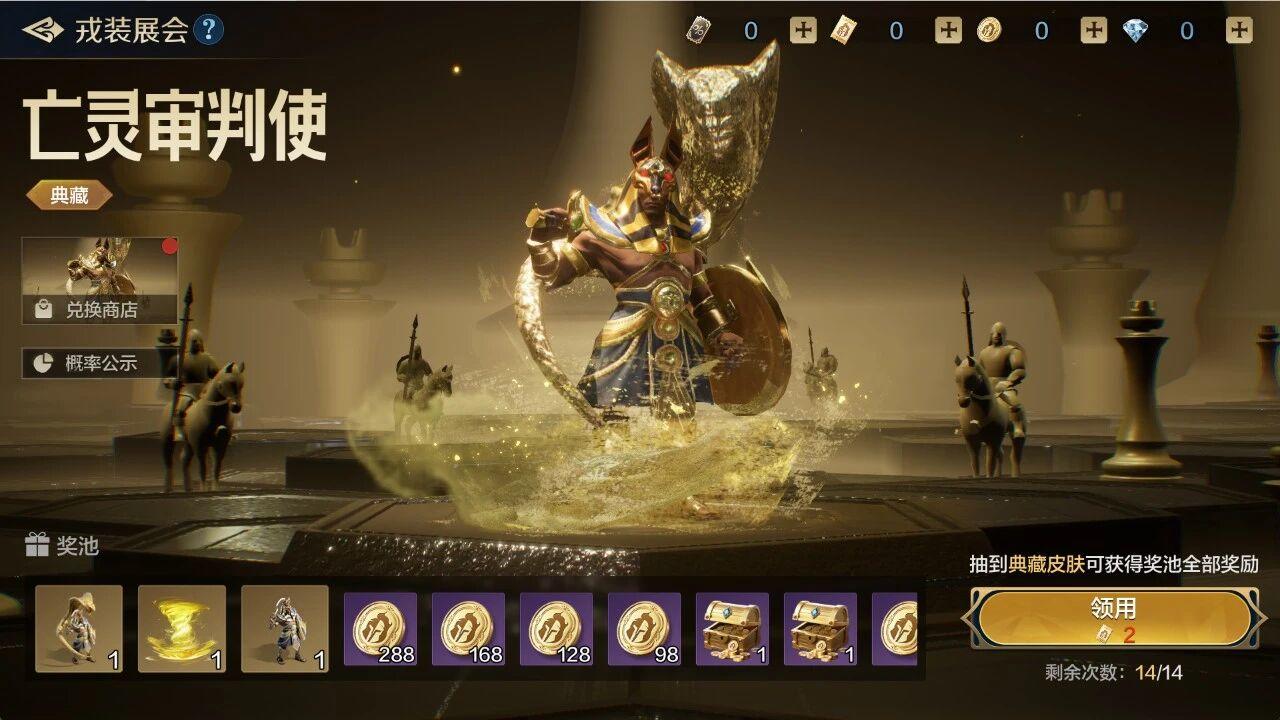Screen dimensions: 1280x720
Task: View the 概率公示 probability disclosure
Action: coord(97,362)
